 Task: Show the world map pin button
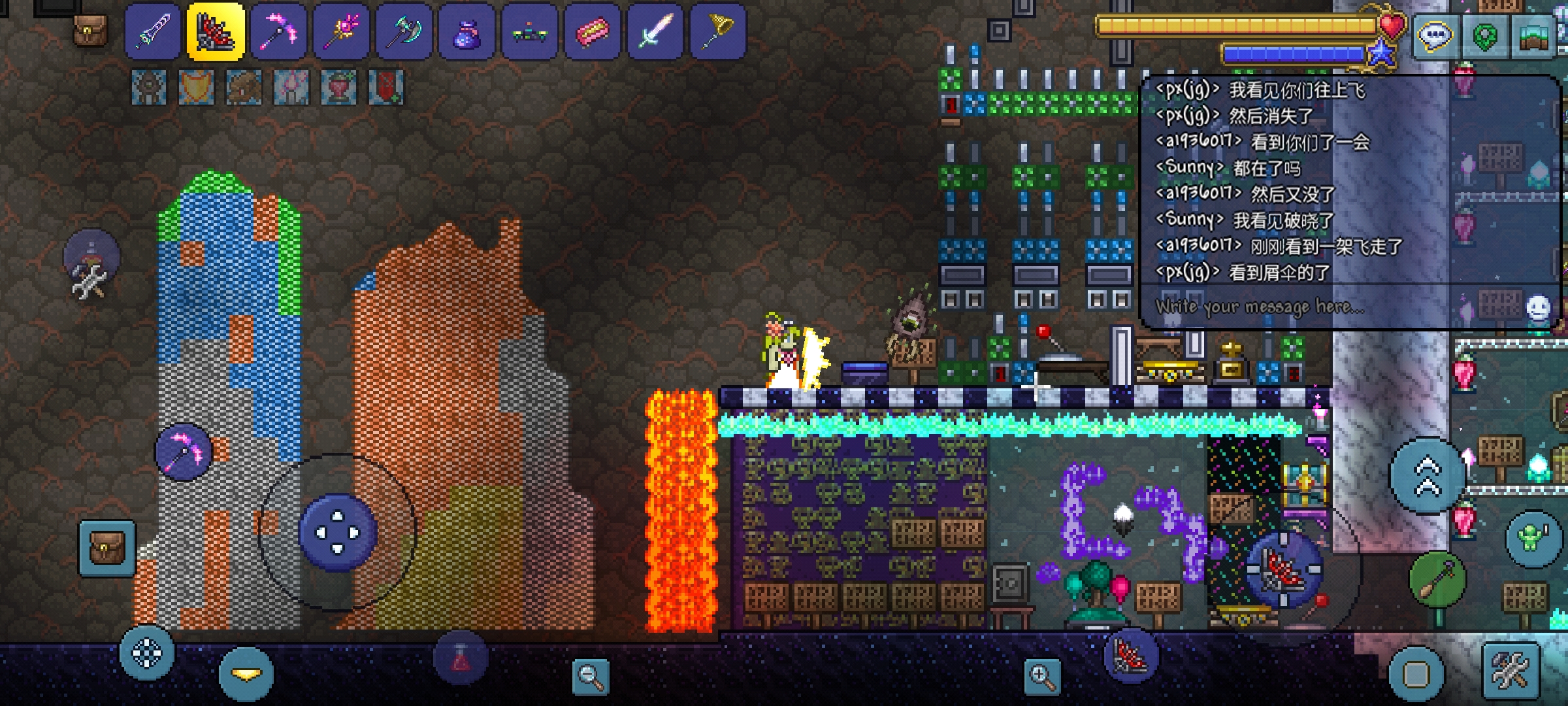(1484, 36)
